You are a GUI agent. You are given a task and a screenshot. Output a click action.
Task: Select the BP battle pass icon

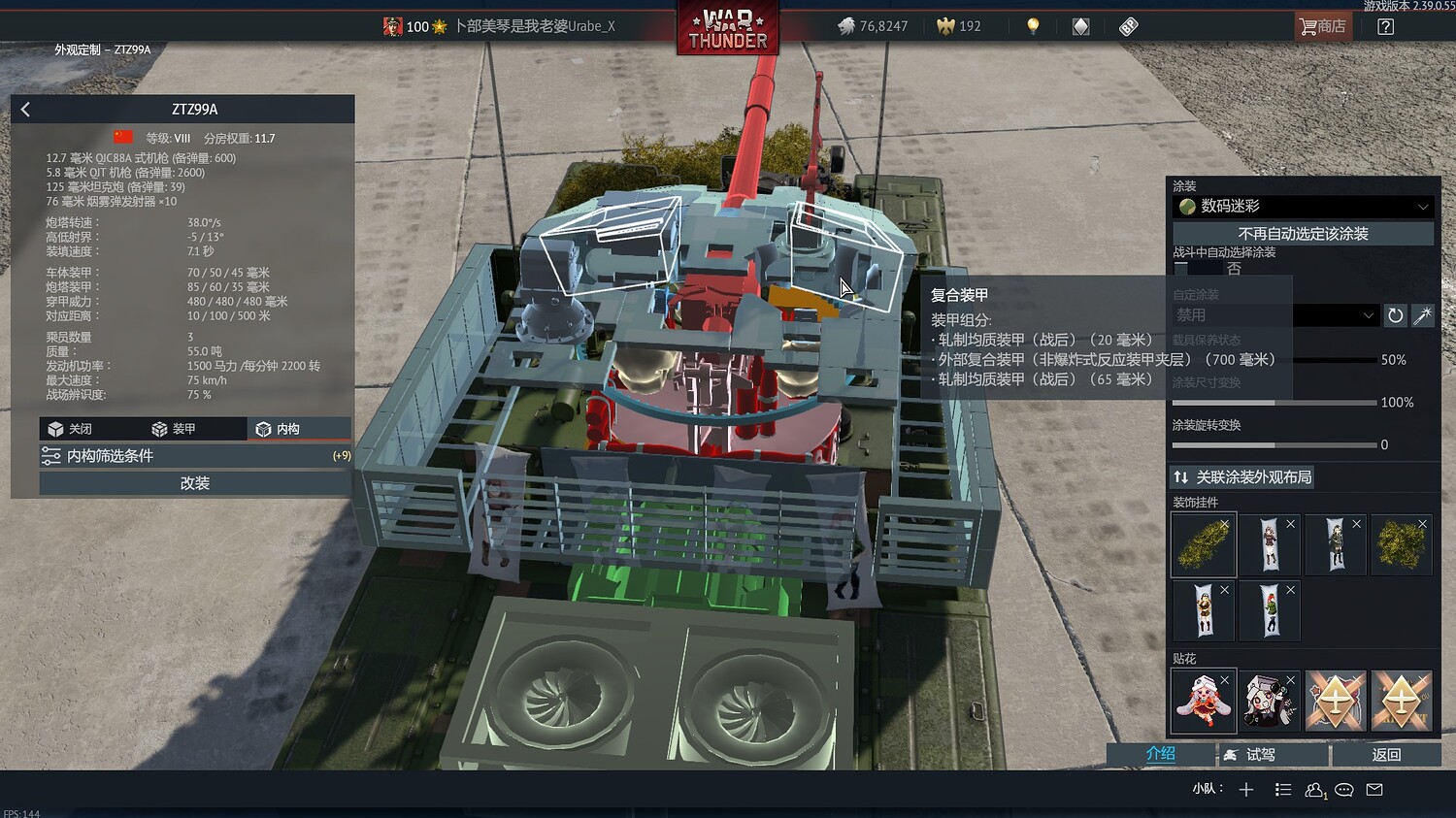pos(1128,26)
